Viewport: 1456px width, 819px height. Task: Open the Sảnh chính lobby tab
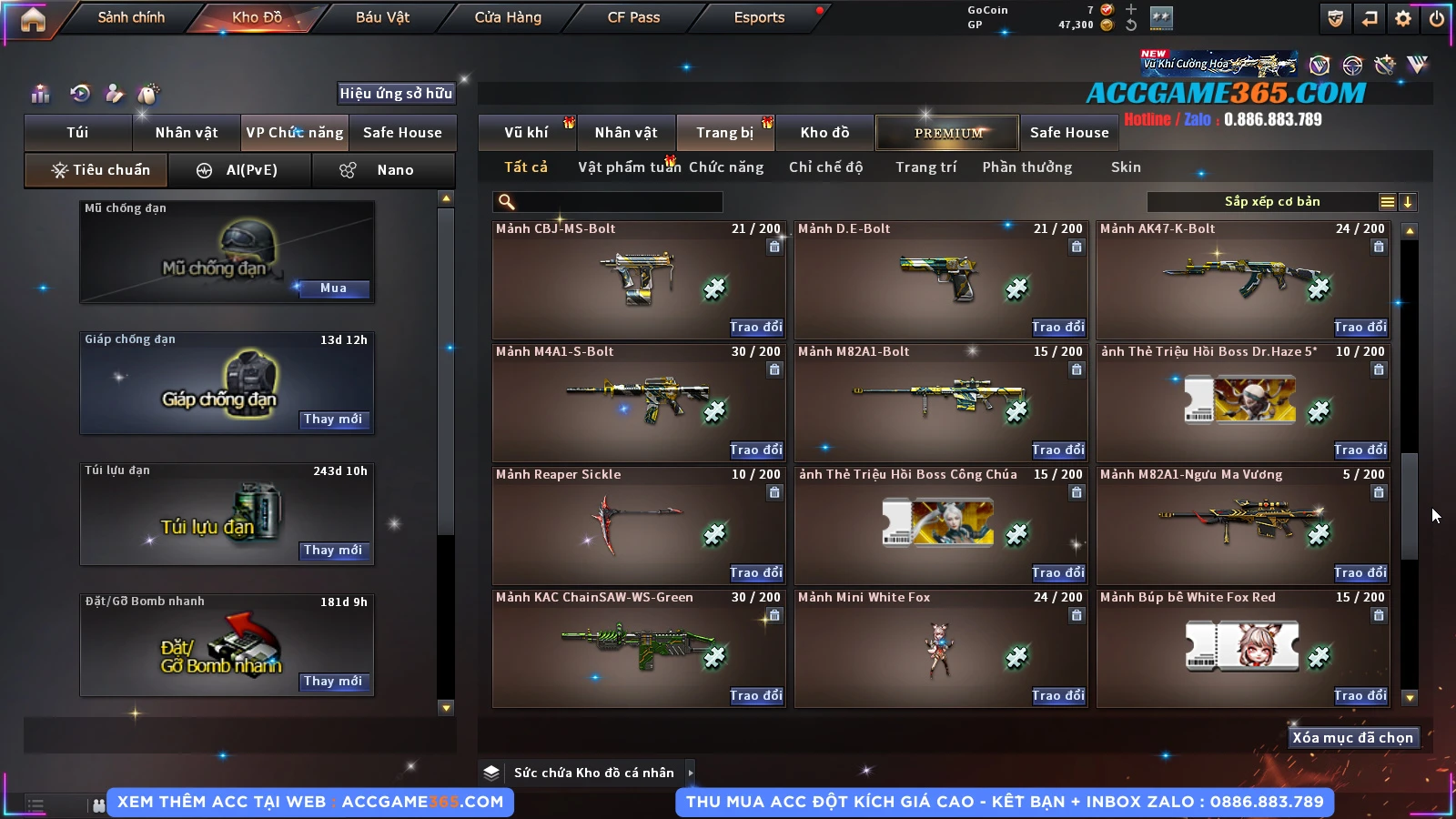pos(131,17)
